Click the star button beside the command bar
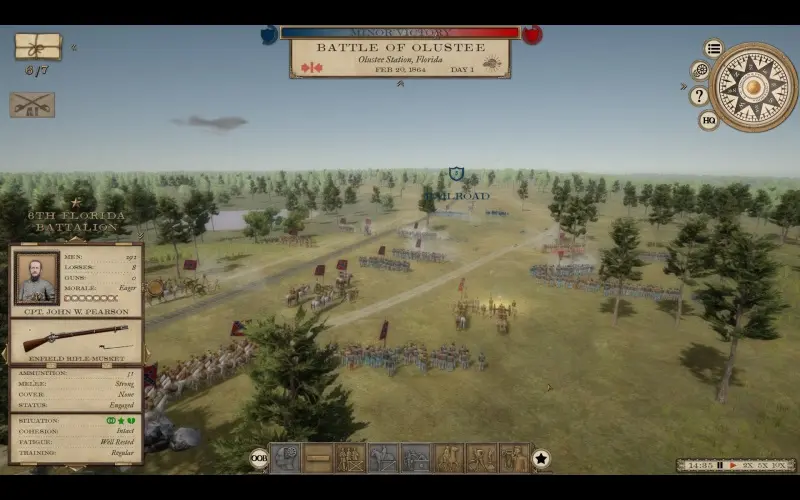This screenshot has width=800, height=500. tap(541, 459)
